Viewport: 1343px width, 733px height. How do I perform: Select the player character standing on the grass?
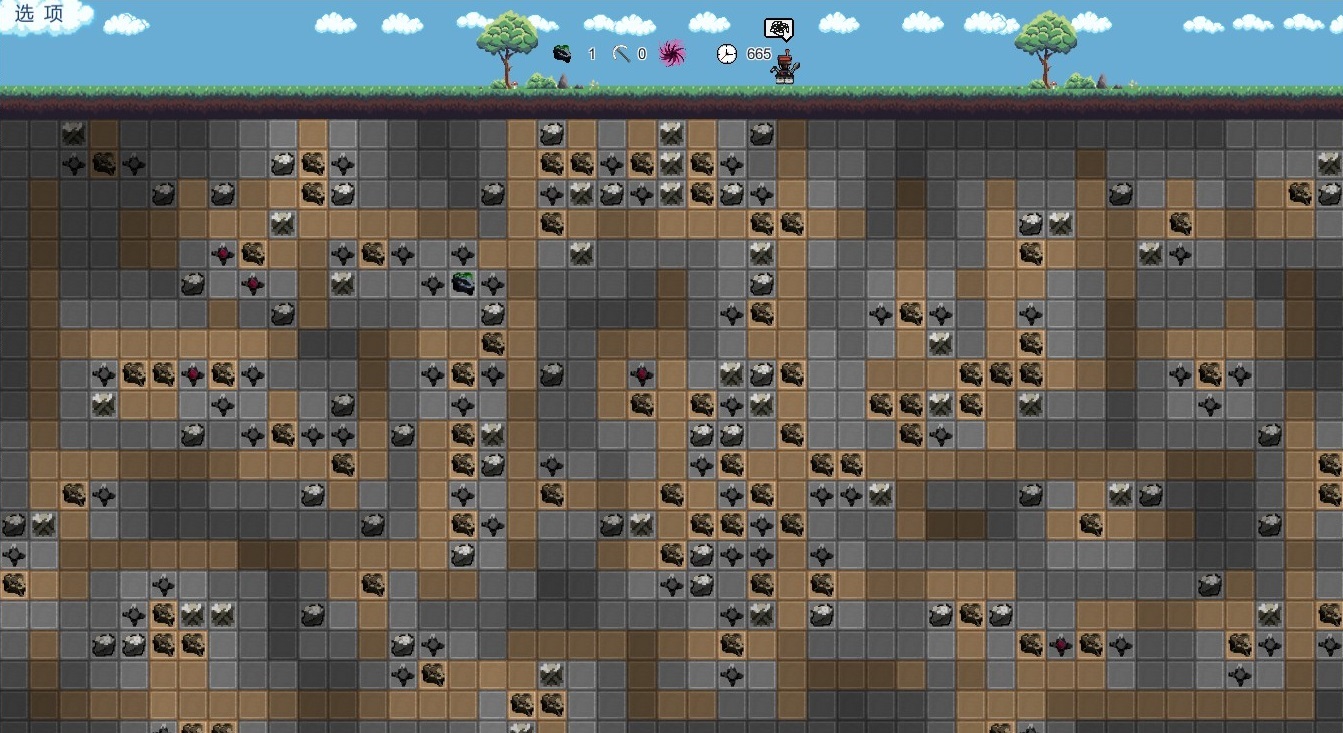click(x=783, y=65)
